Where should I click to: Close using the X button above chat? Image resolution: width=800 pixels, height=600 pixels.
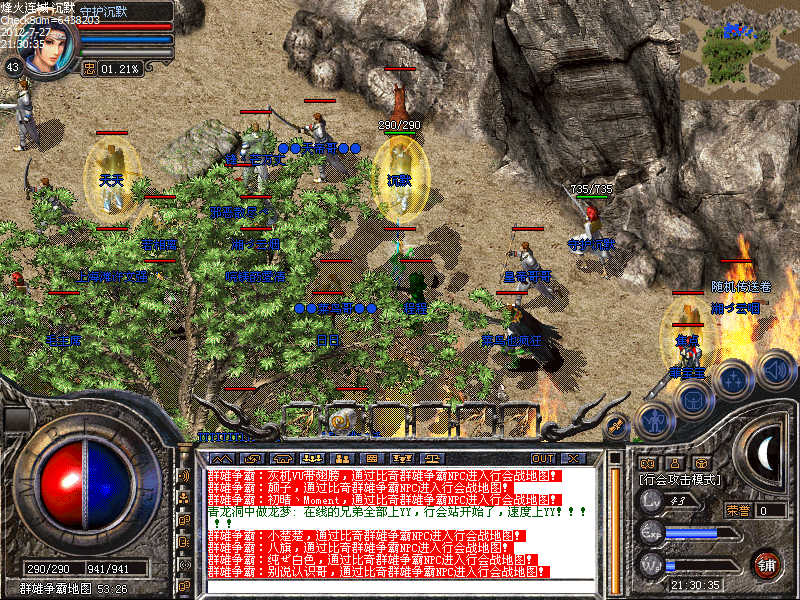pos(573,458)
